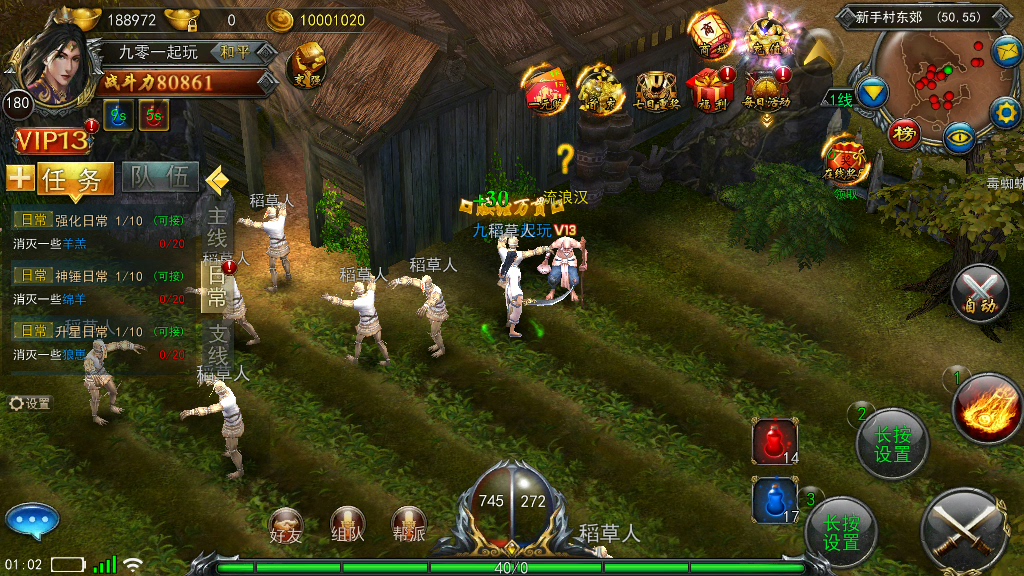The image size is (1024, 576).
Task: Open the 设置 settings button
Action: 30,404
